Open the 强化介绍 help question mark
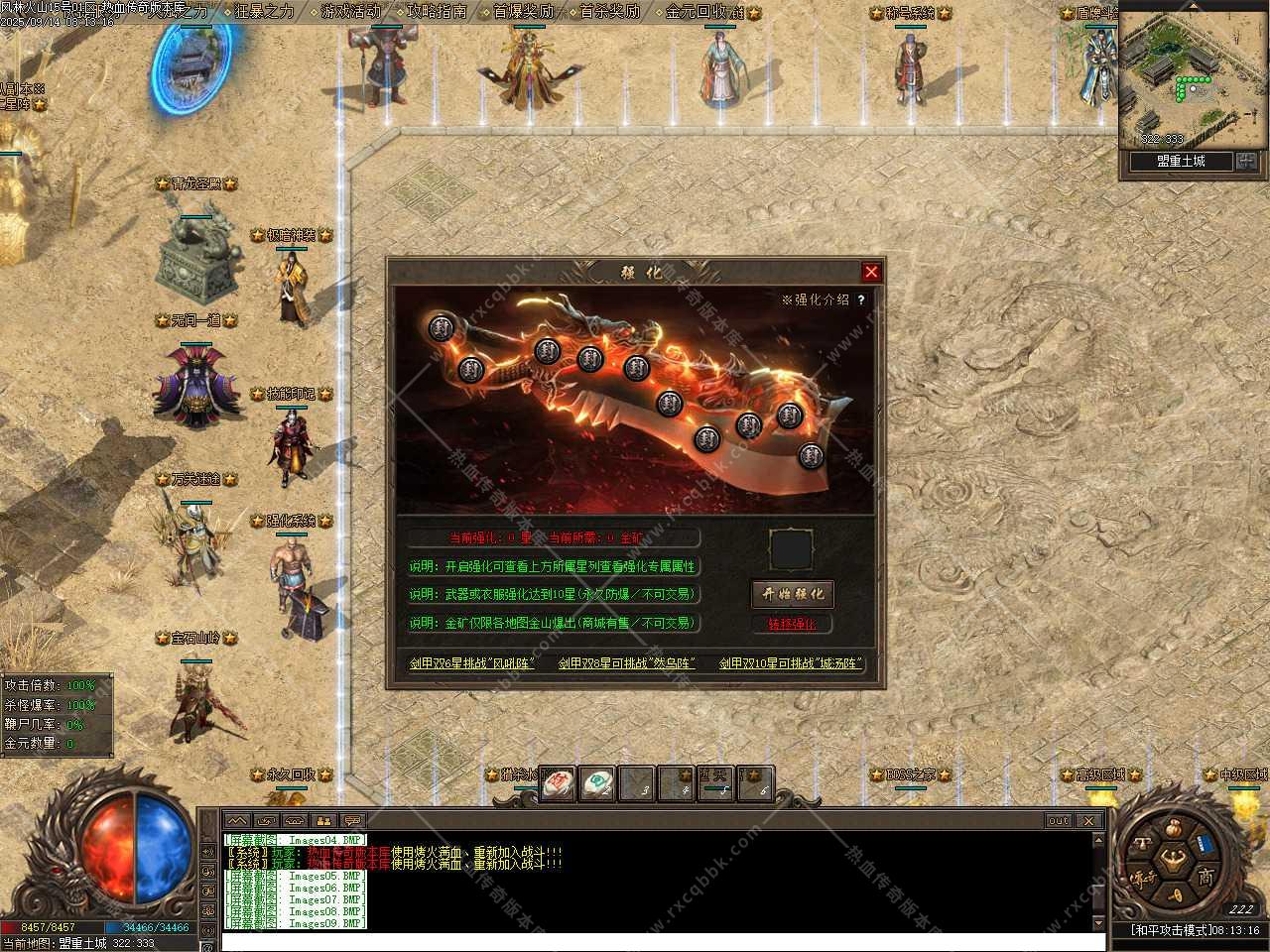This screenshot has width=1270, height=952. click(x=861, y=299)
